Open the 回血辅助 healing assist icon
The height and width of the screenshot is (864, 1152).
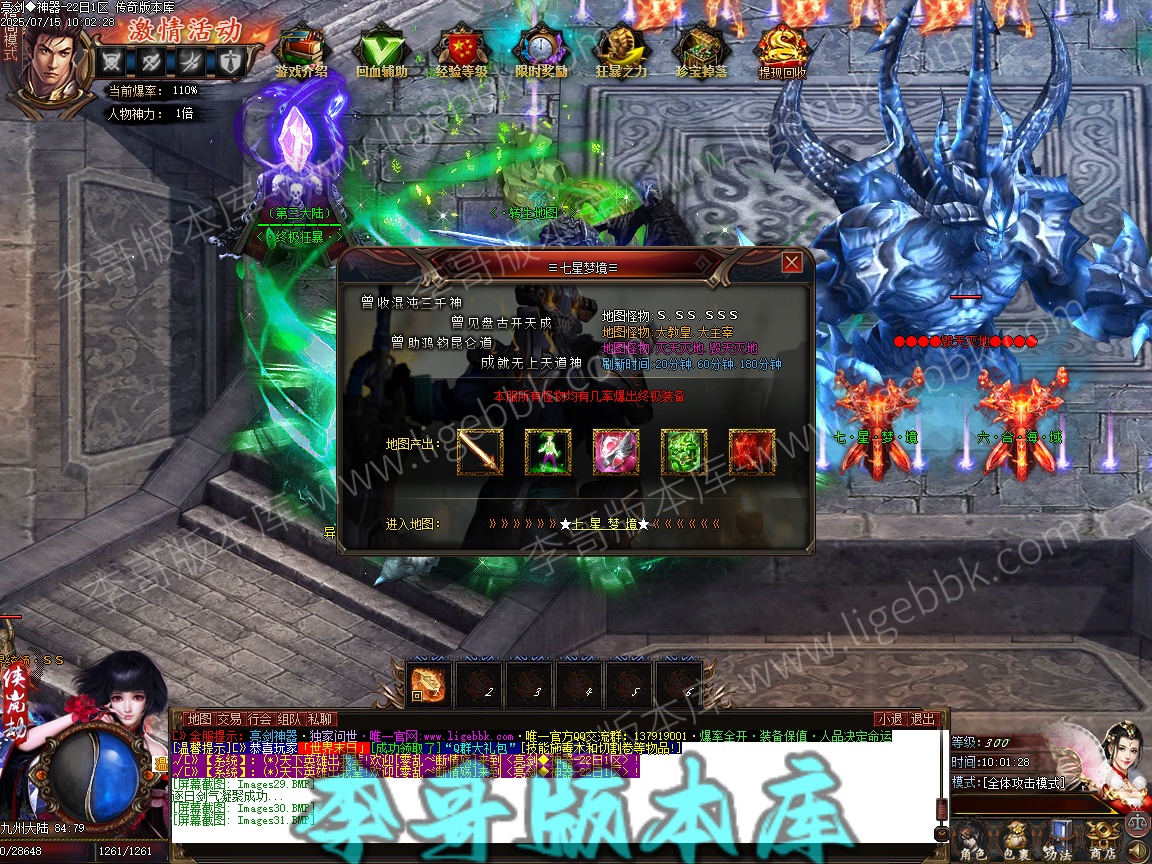(381, 50)
